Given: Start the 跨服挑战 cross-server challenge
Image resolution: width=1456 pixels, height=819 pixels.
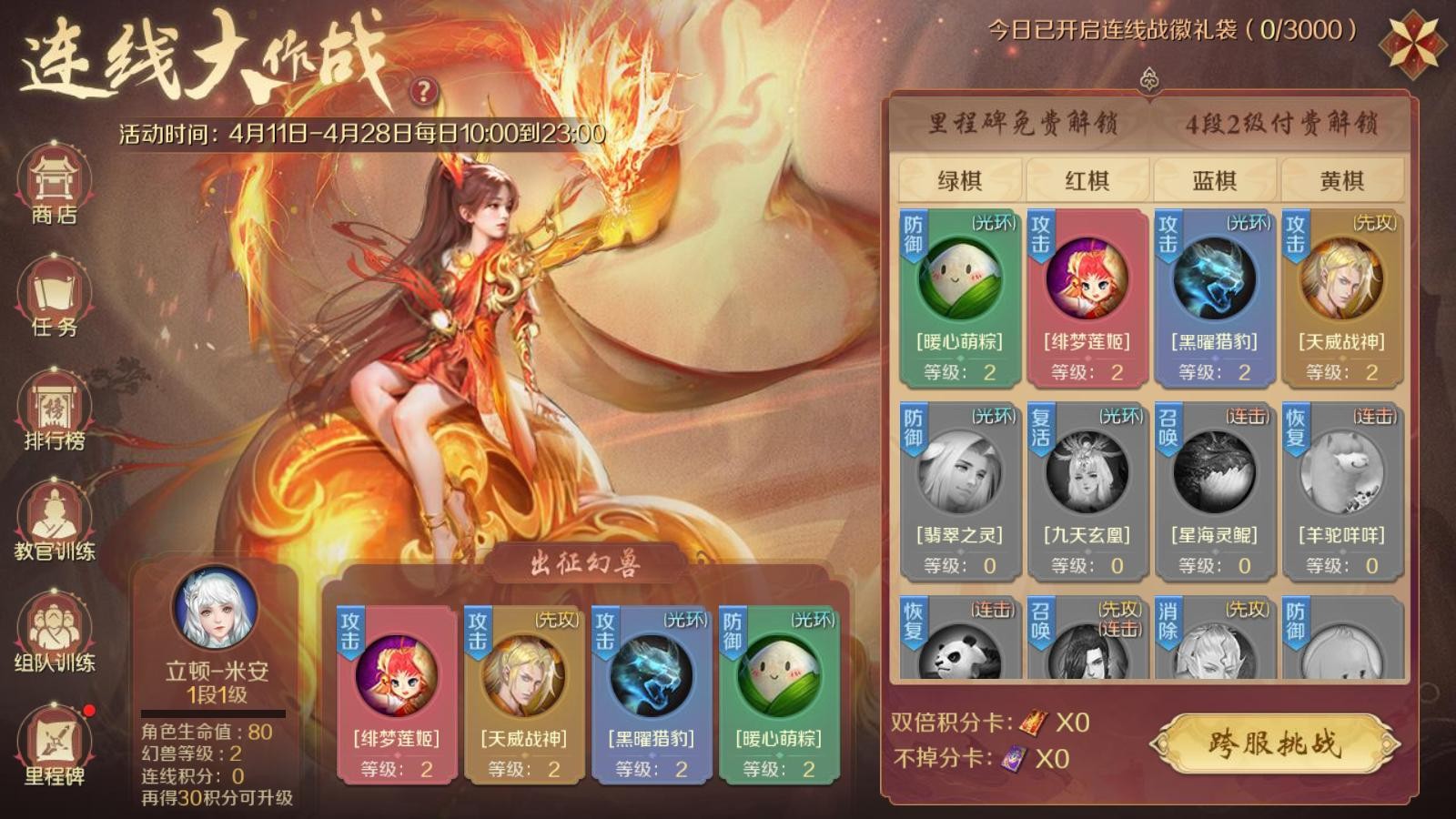Looking at the screenshot, I should 1274,743.
